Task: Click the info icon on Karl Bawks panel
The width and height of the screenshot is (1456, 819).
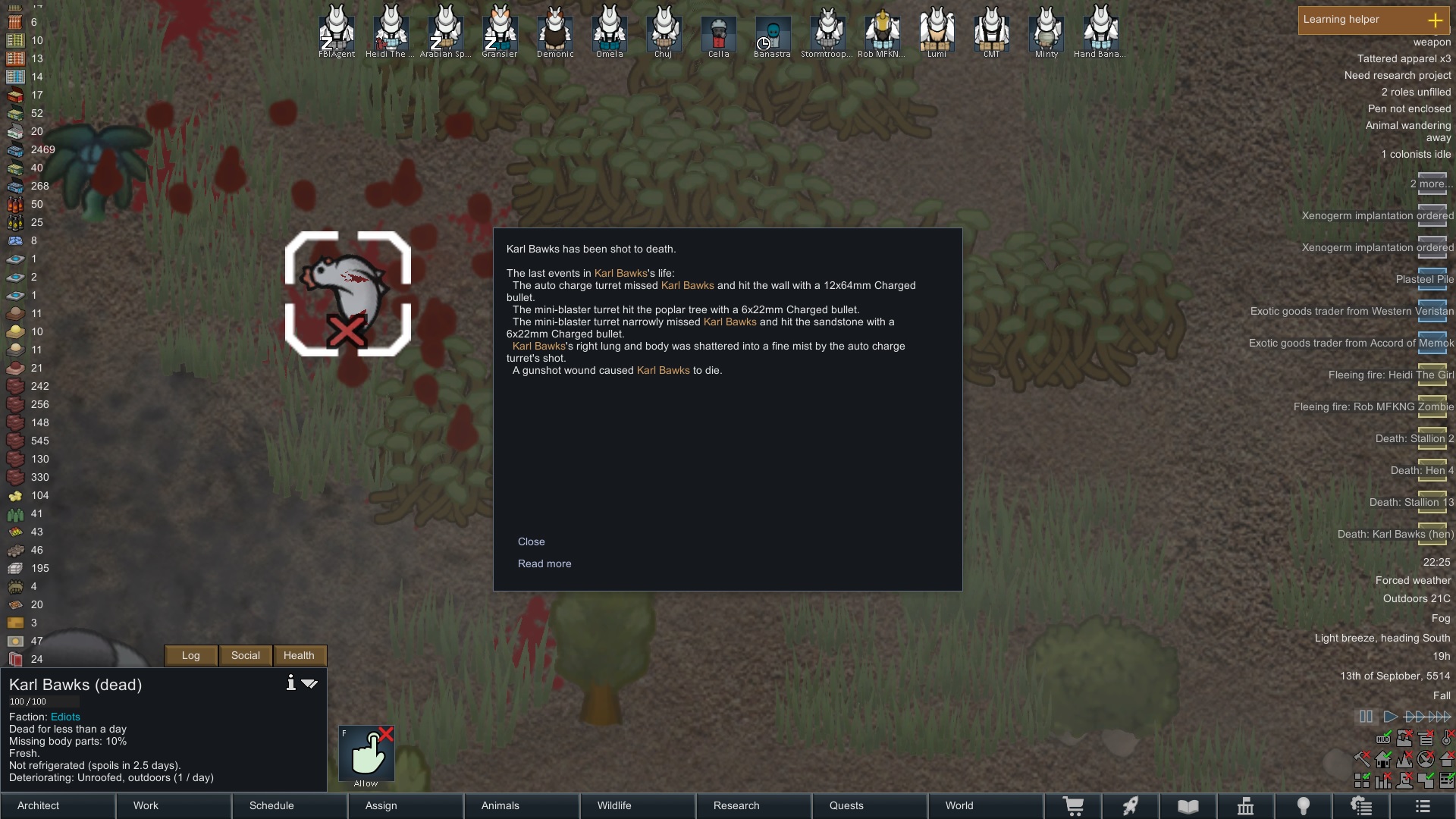Action: coord(290,683)
